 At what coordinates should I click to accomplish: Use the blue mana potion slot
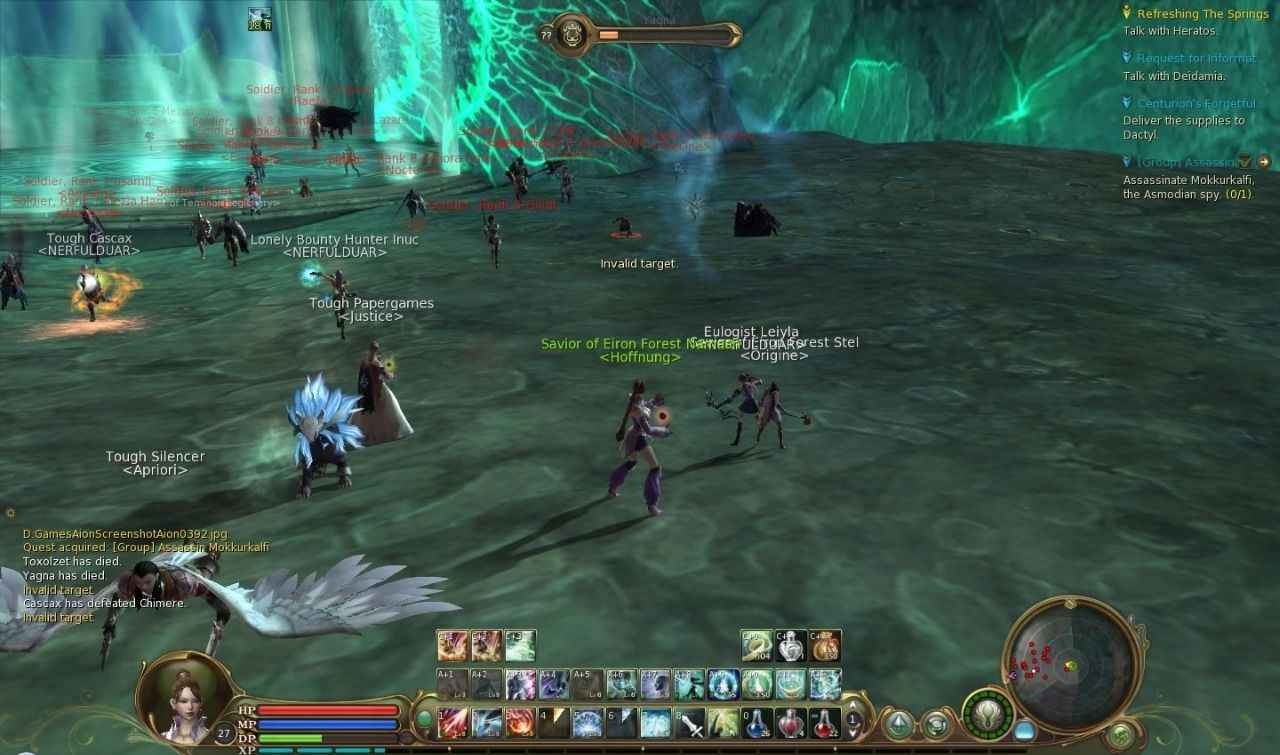click(x=759, y=722)
